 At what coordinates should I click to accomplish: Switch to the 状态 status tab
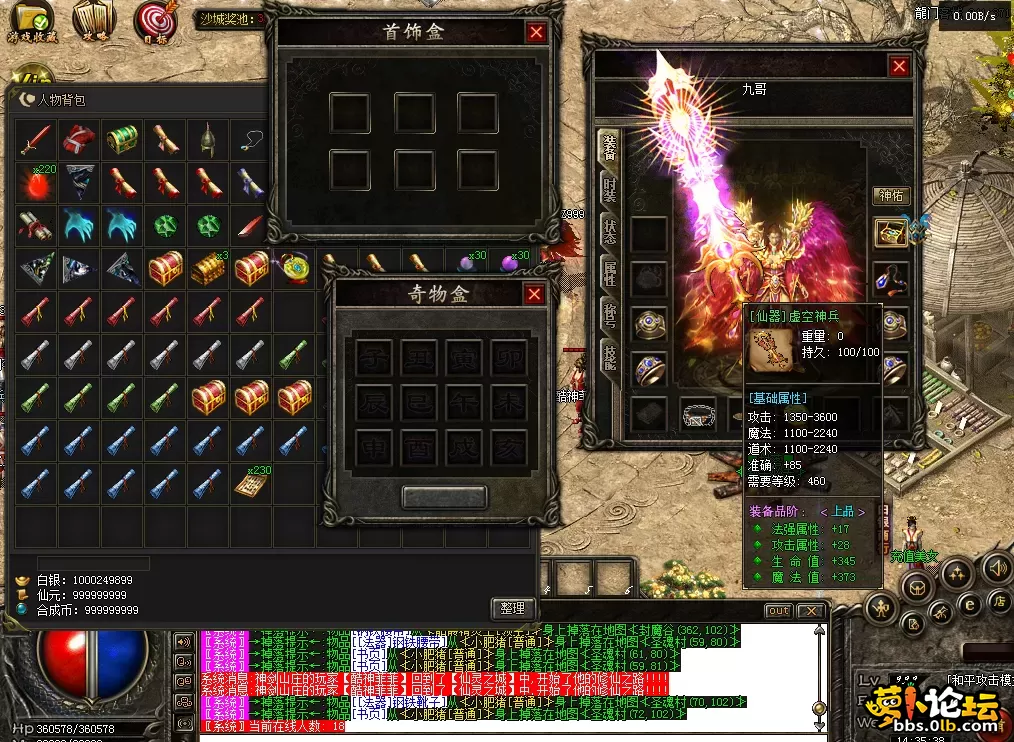(x=608, y=232)
